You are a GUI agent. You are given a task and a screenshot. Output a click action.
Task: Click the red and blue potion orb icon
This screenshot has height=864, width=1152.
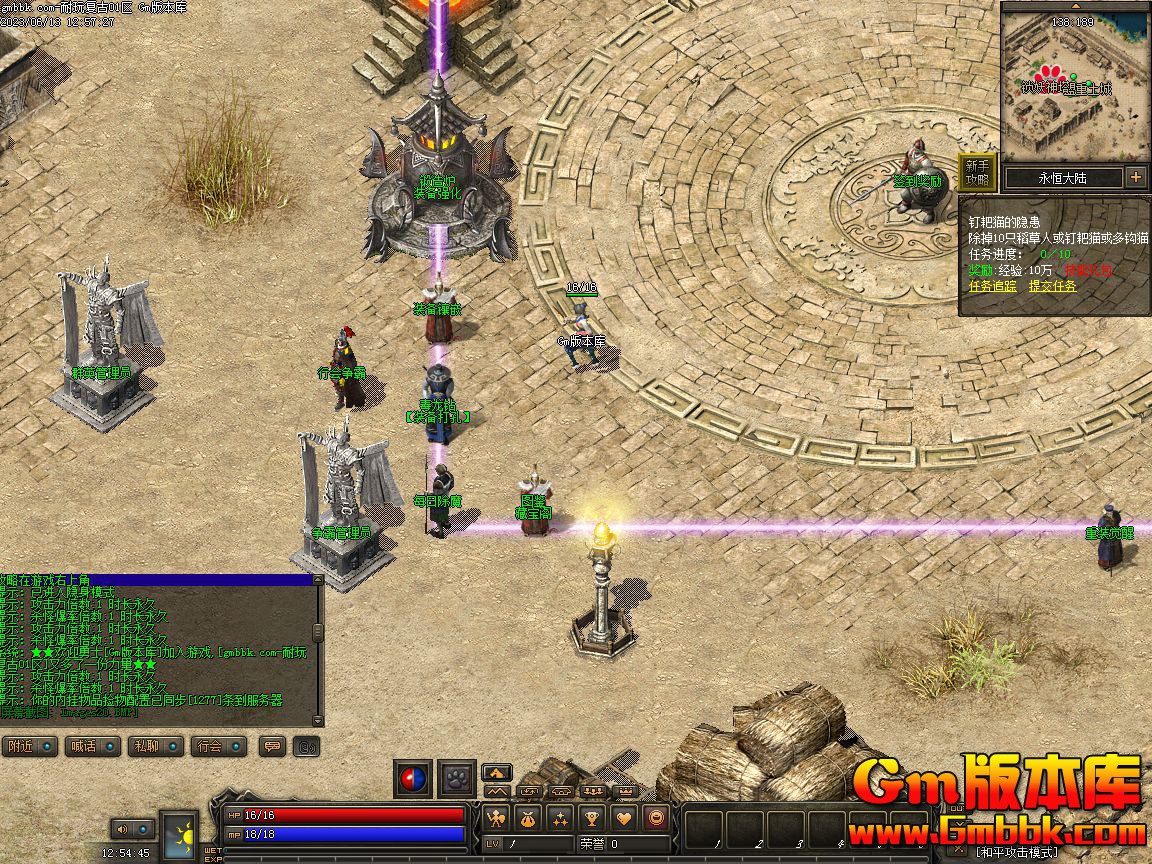pos(413,778)
